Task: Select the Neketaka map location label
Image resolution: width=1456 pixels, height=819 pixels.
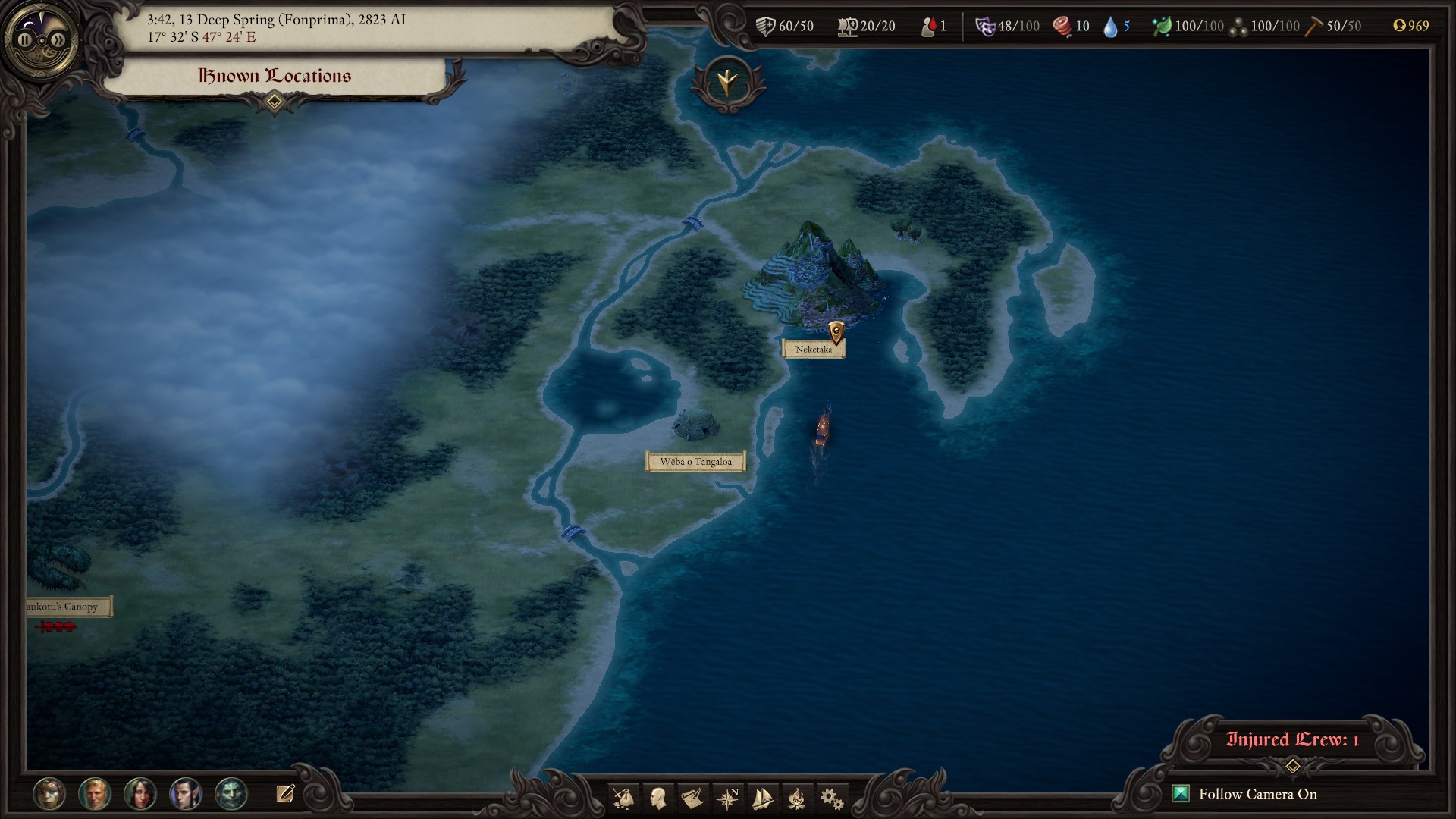Action: point(813,350)
